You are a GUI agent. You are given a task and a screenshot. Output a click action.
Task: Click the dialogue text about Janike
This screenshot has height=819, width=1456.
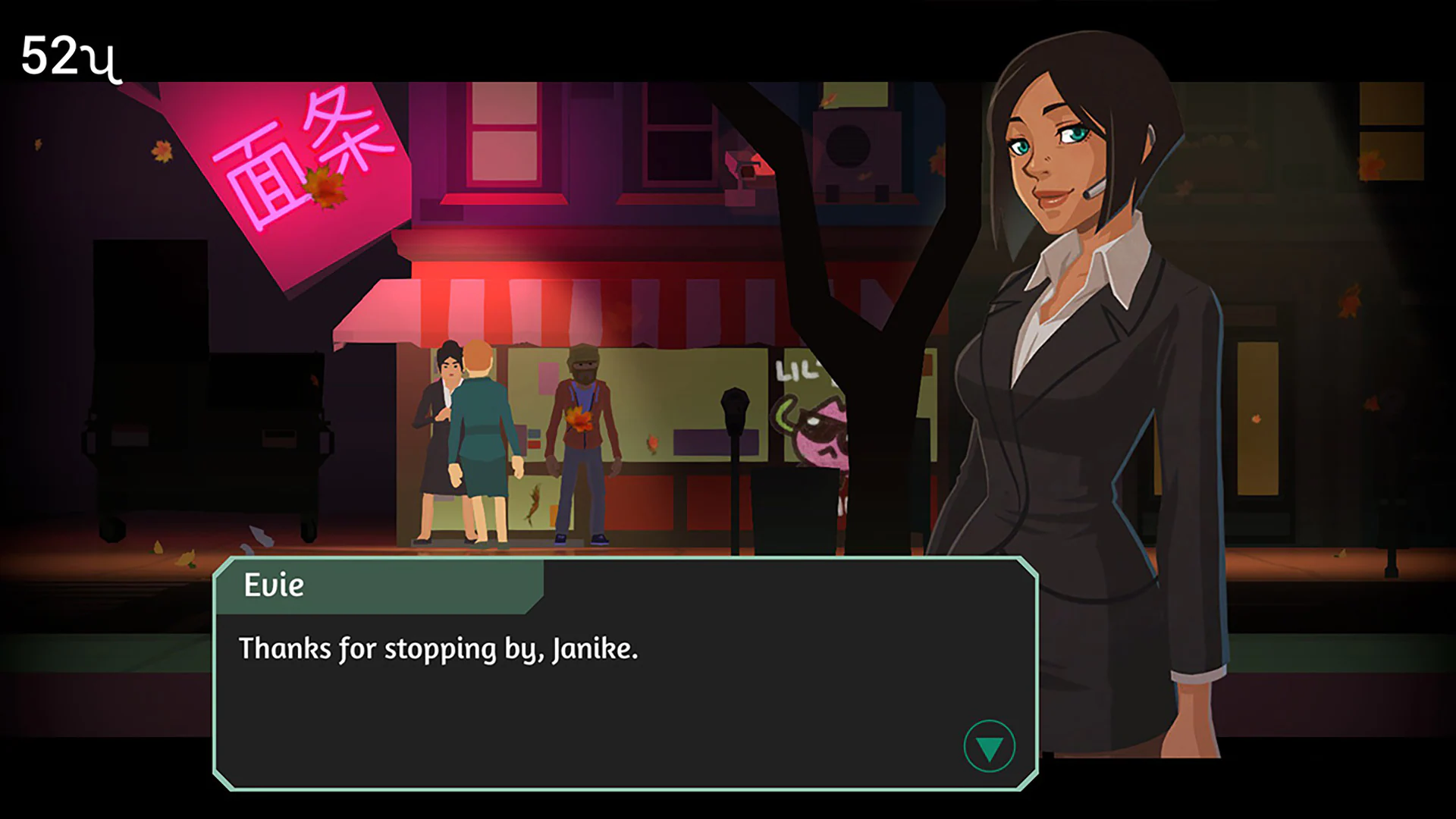pos(438,649)
